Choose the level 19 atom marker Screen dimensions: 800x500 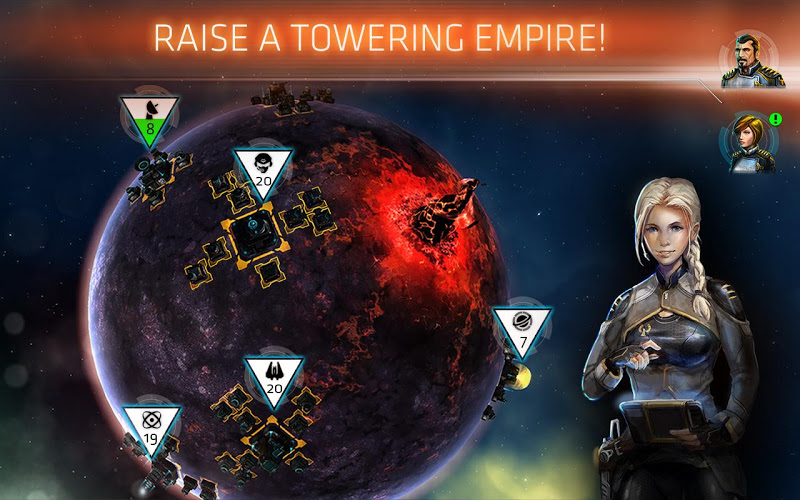coord(151,428)
